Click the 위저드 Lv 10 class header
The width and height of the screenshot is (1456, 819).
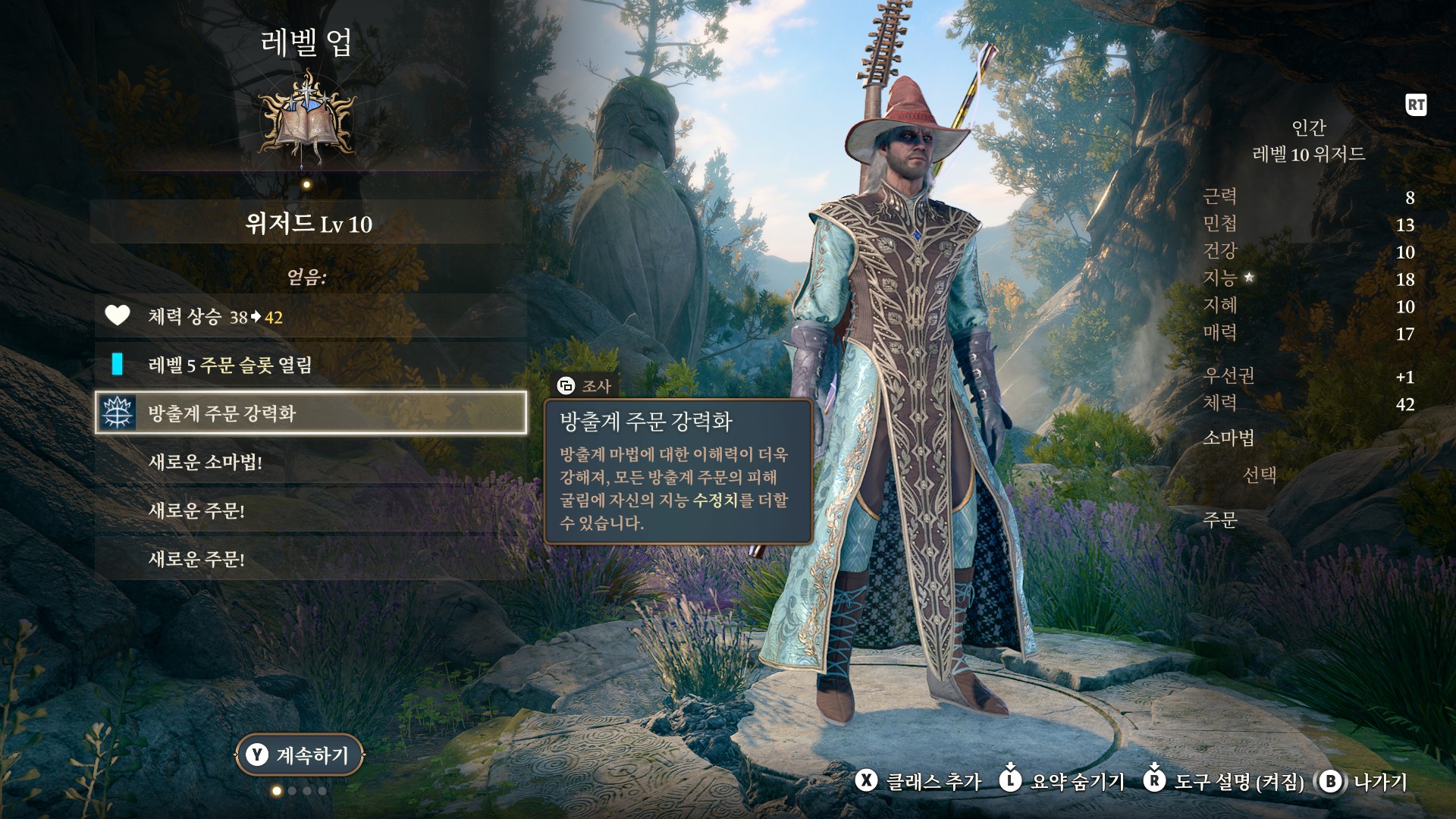(308, 224)
